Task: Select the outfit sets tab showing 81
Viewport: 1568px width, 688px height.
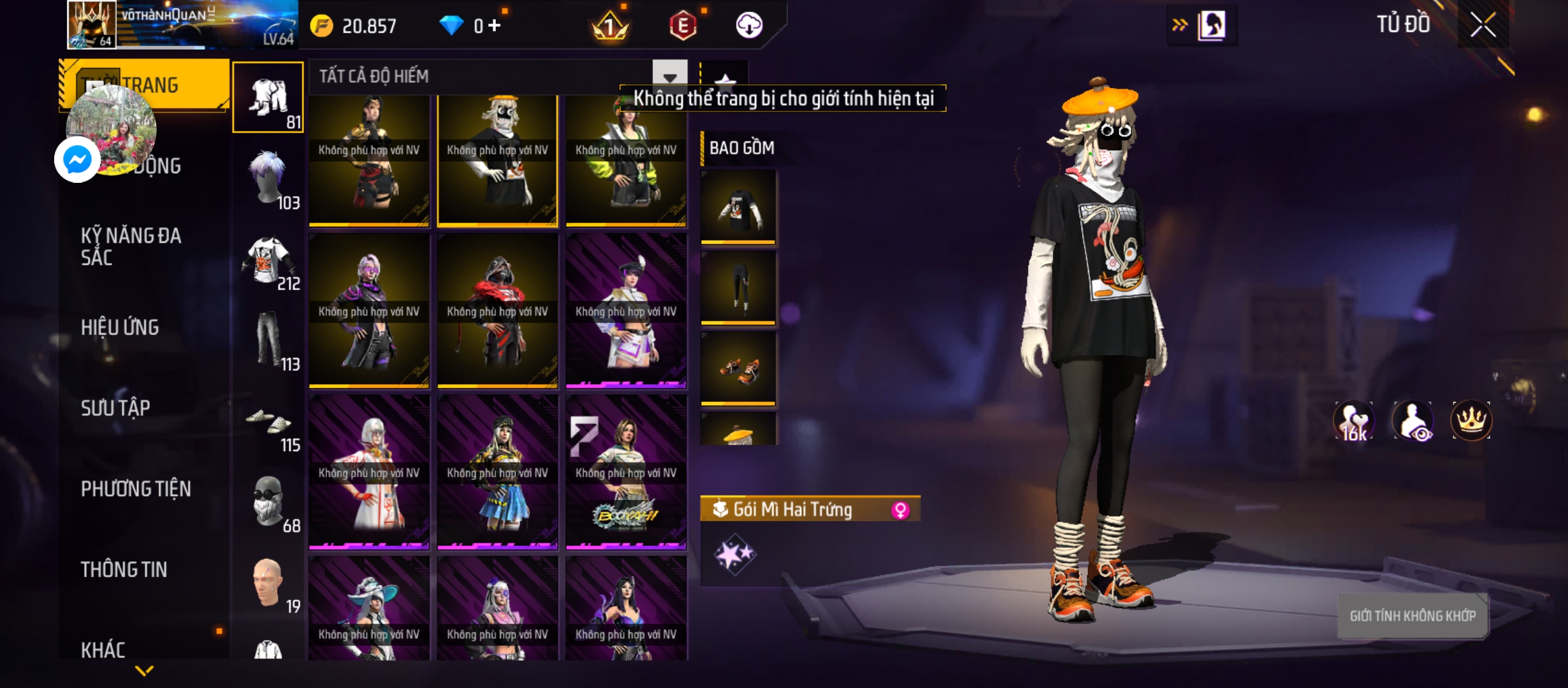Action: point(268,97)
